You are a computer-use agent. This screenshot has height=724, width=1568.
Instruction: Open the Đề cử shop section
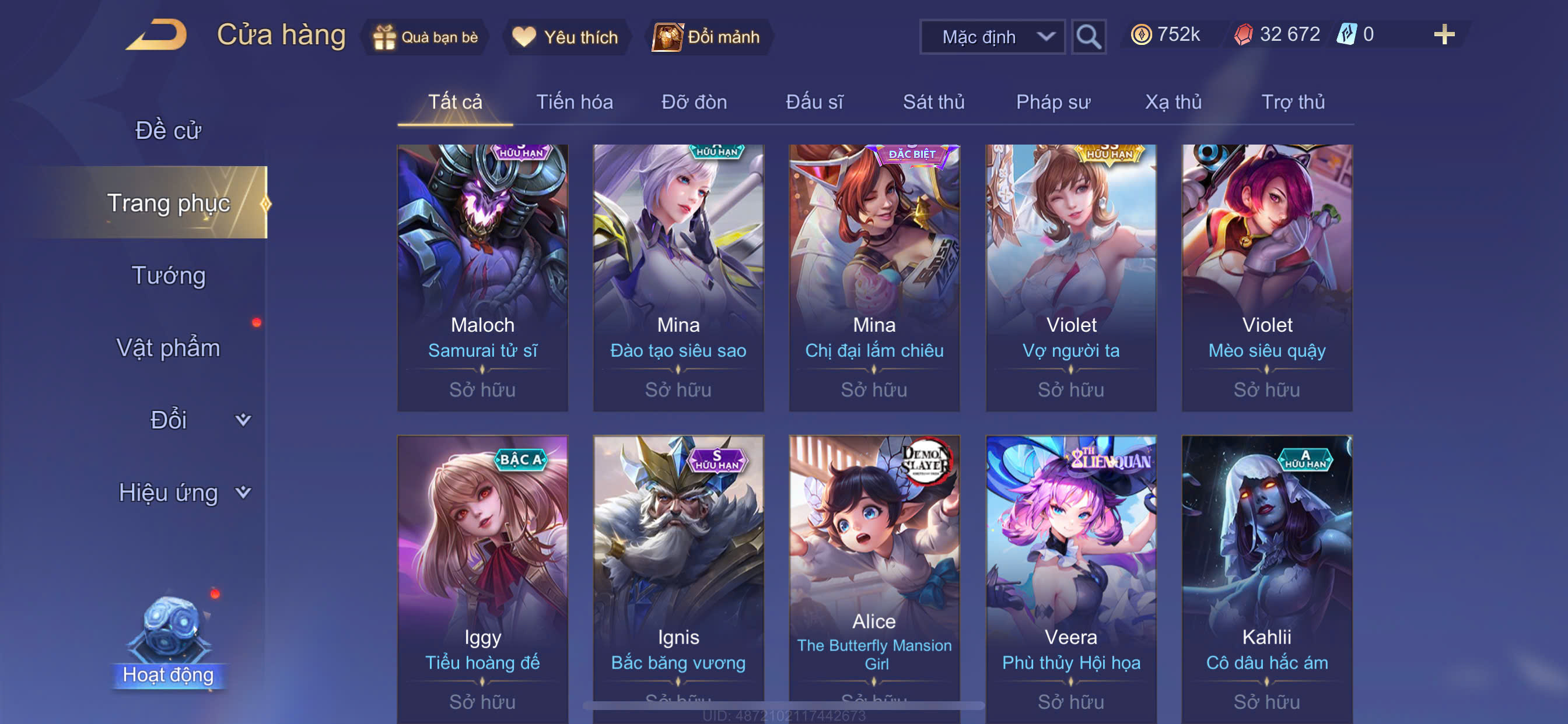click(168, 130)
